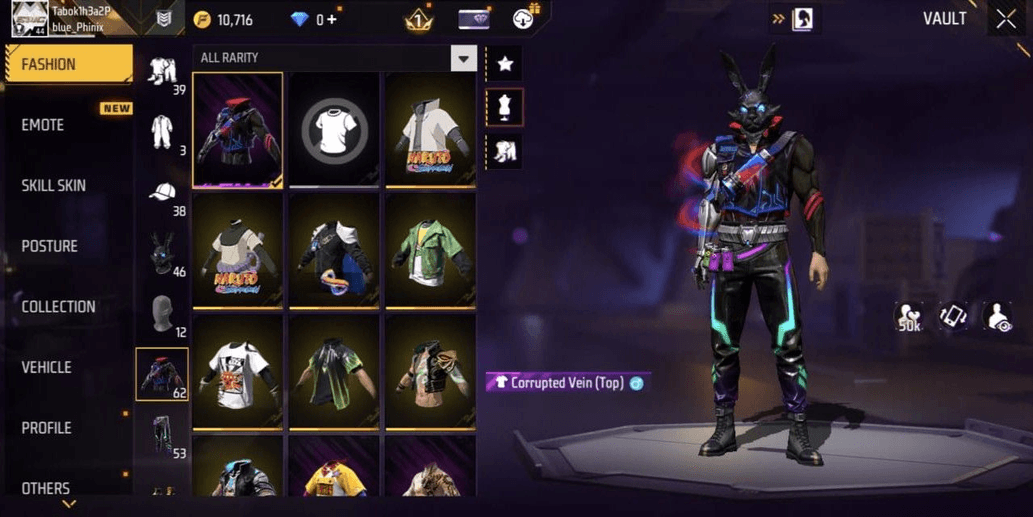Open the player profile avatar
Image resolution: width=1033 pixels, height=517 pixels.
[x=29, y=18]
